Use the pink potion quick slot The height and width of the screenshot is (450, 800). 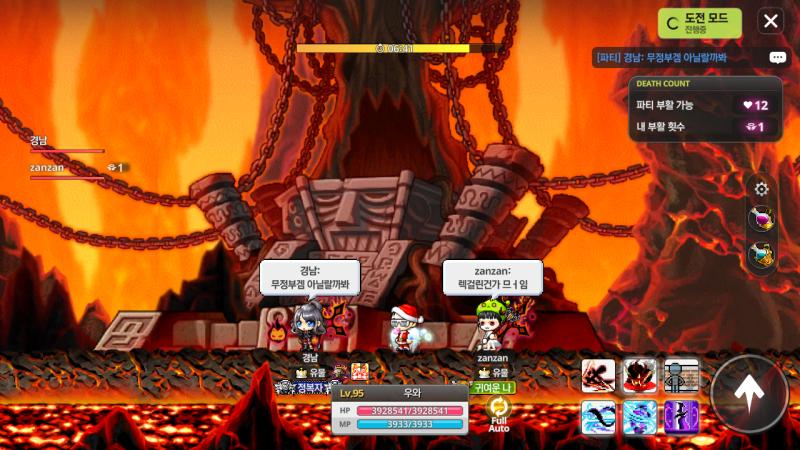pos(762,220)
